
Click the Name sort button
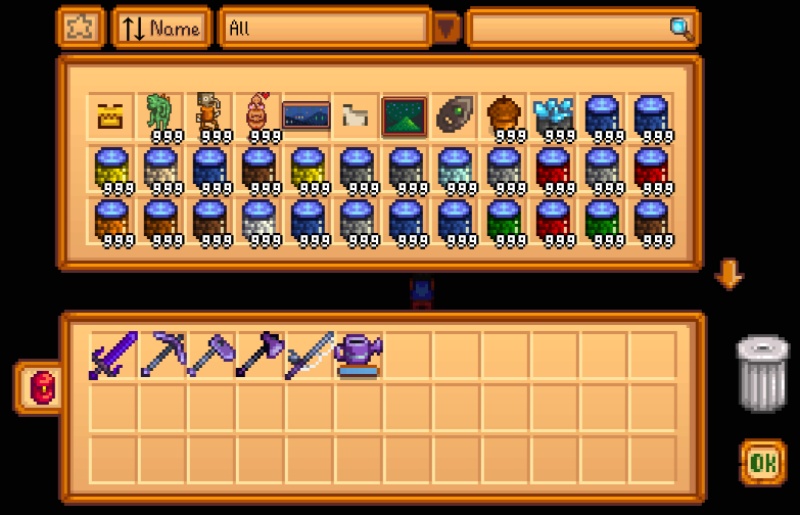tap(162, 28)
